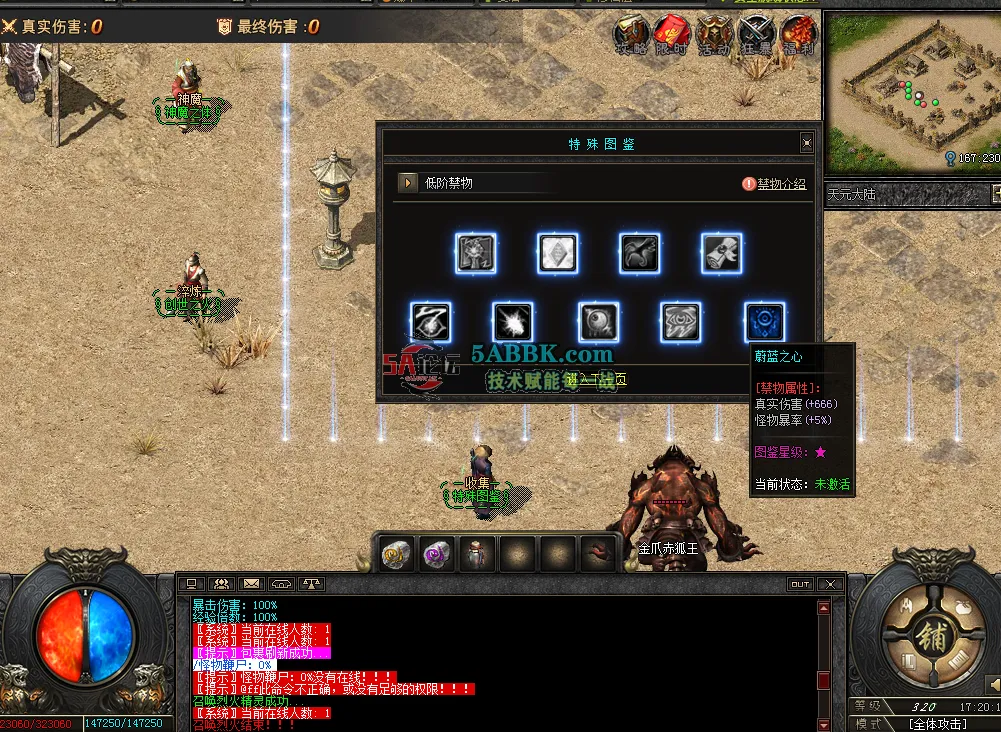
Task: Select the 蔚蓝之心 blue relic icon
Action: (x=765, y=323)
